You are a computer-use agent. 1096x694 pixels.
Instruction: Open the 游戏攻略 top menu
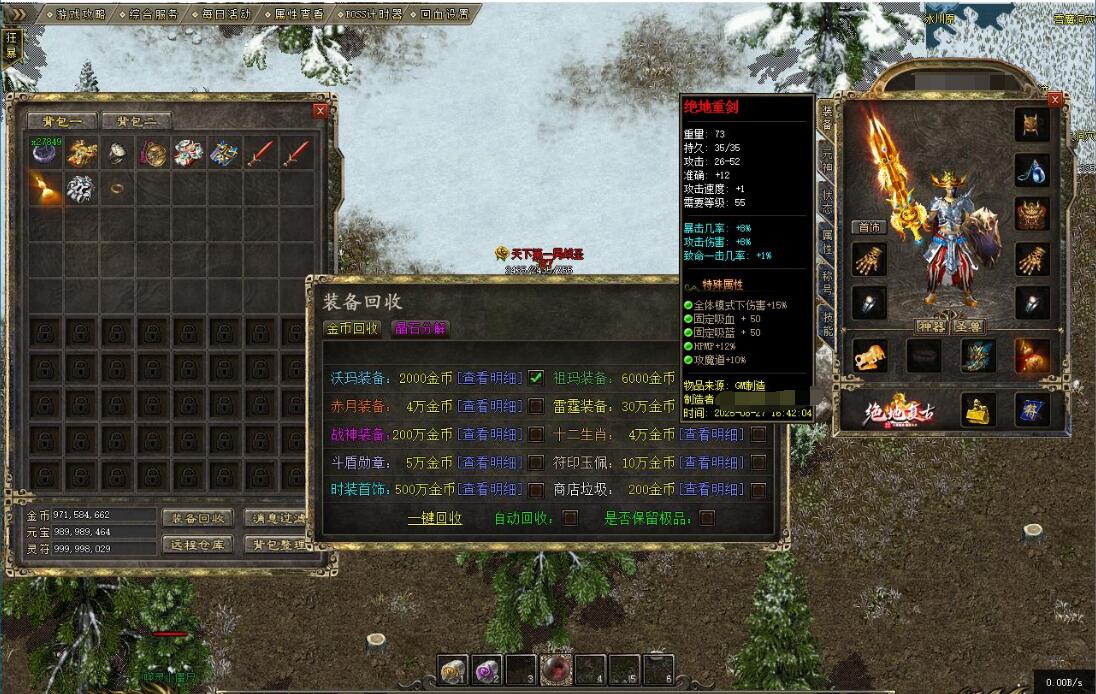tap(80, 15)
